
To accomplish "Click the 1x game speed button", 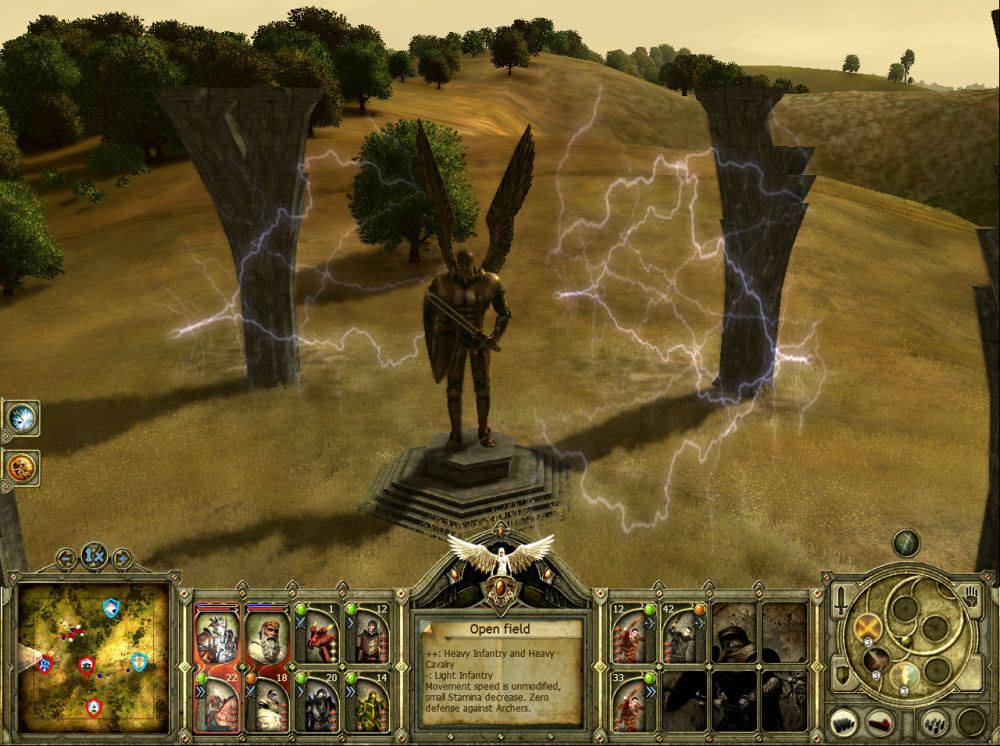I will point(95,554).
